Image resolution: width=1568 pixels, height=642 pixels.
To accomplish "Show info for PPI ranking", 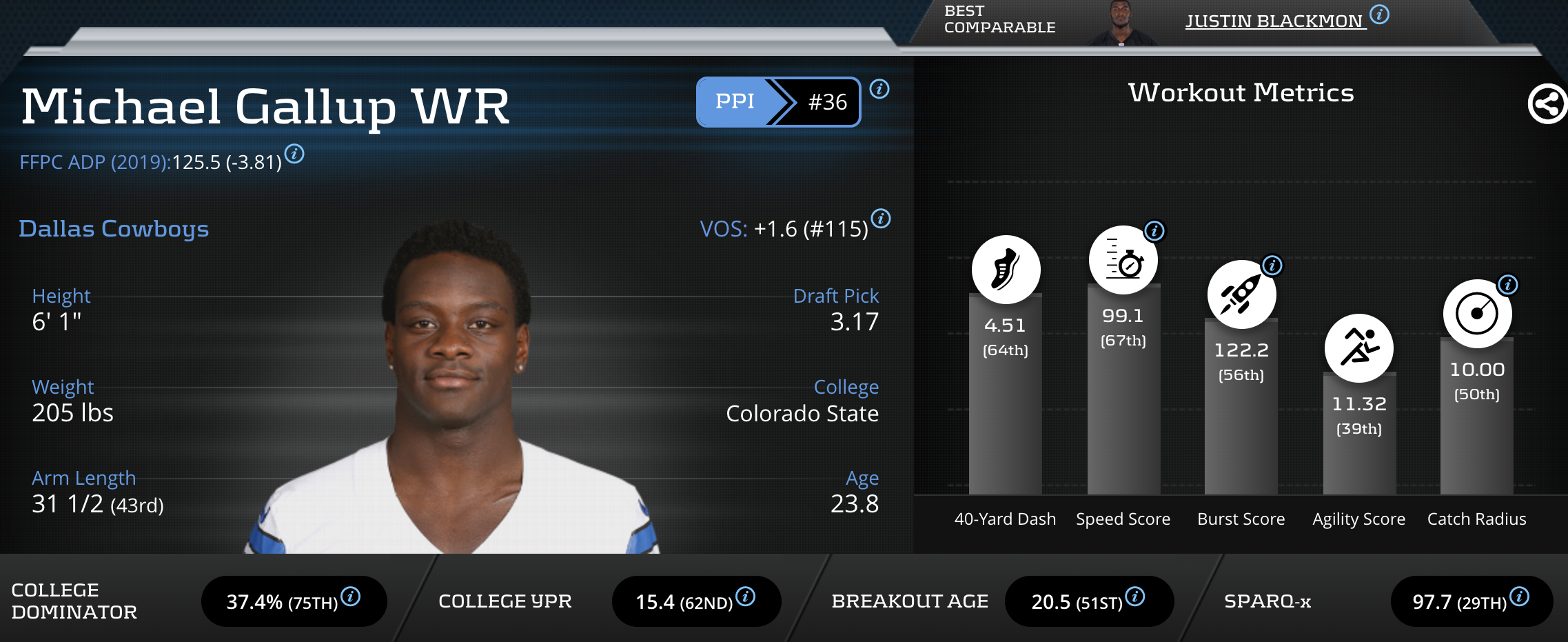I will [879, 89].
